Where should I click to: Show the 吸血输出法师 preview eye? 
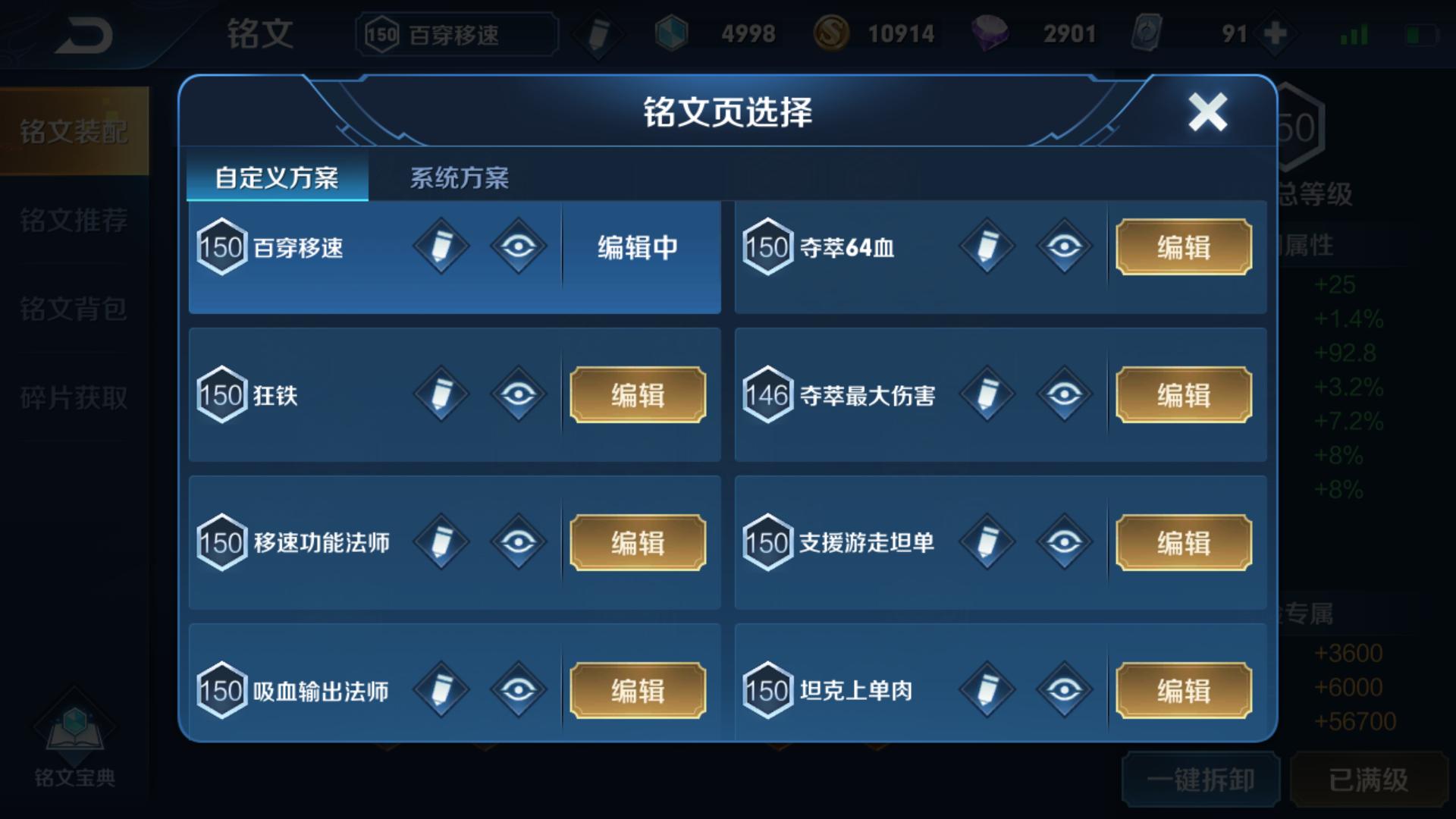[519, 689]
